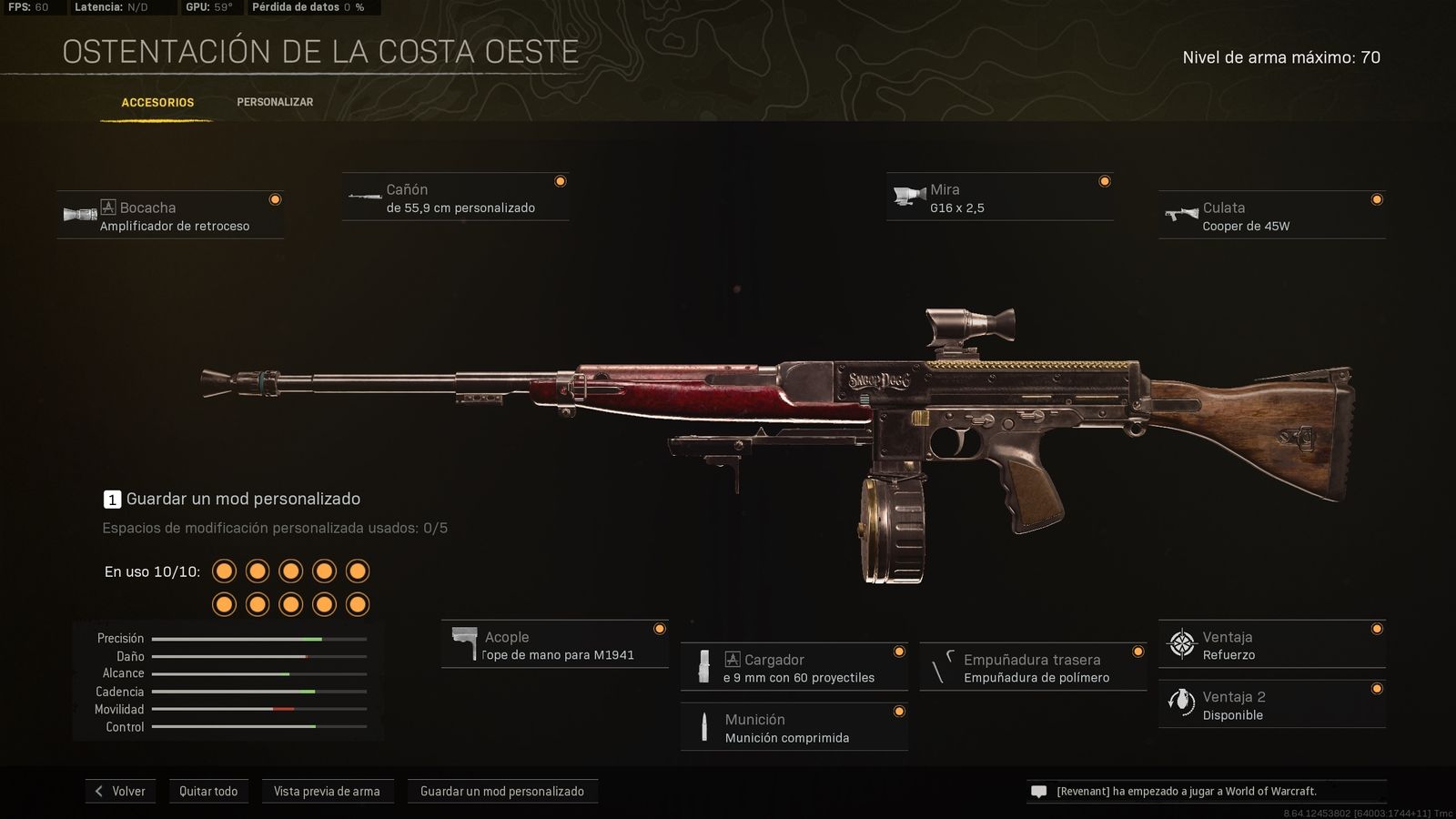The height and width of the screenshot is (819, 1456).
Task: Click the Ventaja Refuerzo perk icon
Action: coord(1180,644)
